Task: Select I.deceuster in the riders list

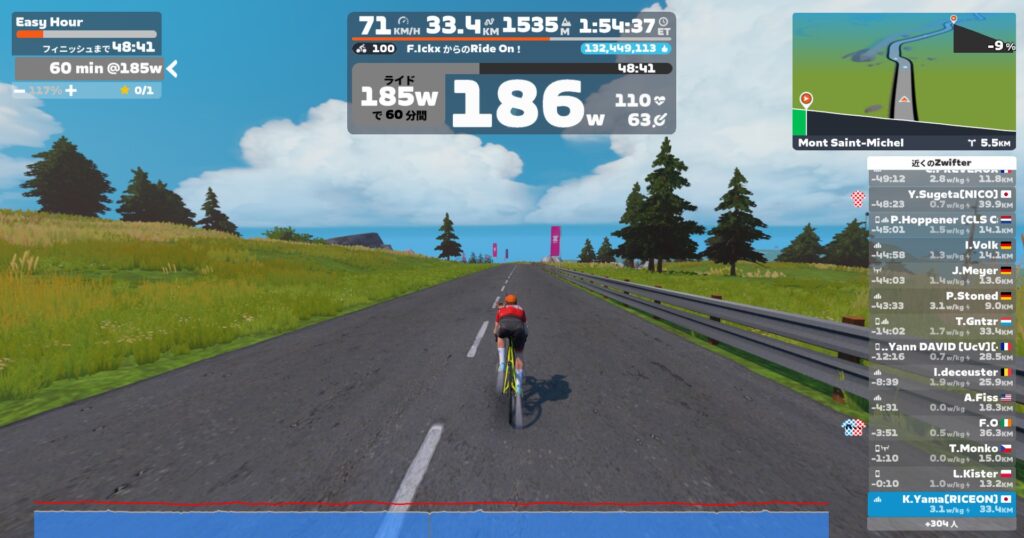Action: click(941, 377)
